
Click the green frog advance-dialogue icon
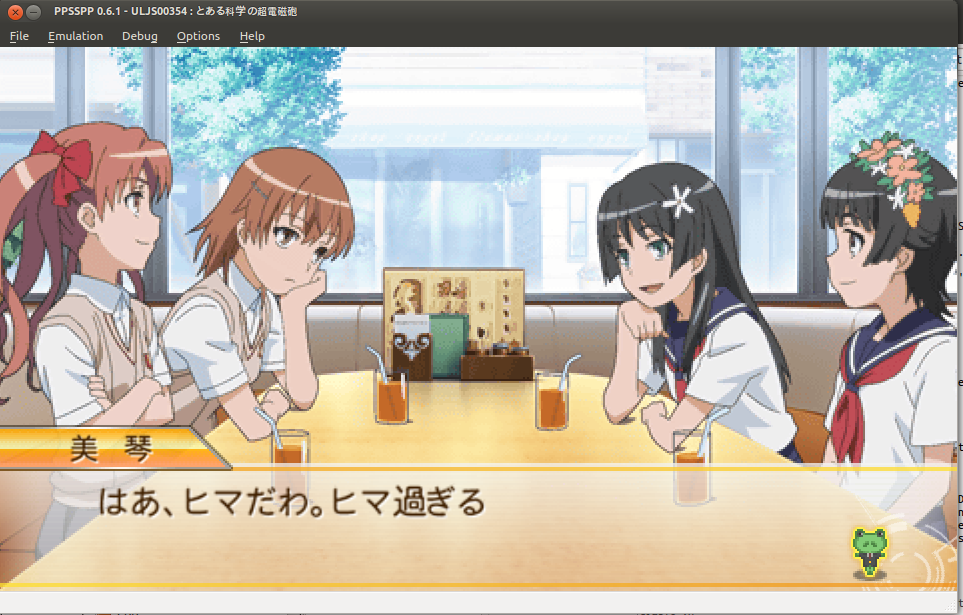[x=870, y=551]
